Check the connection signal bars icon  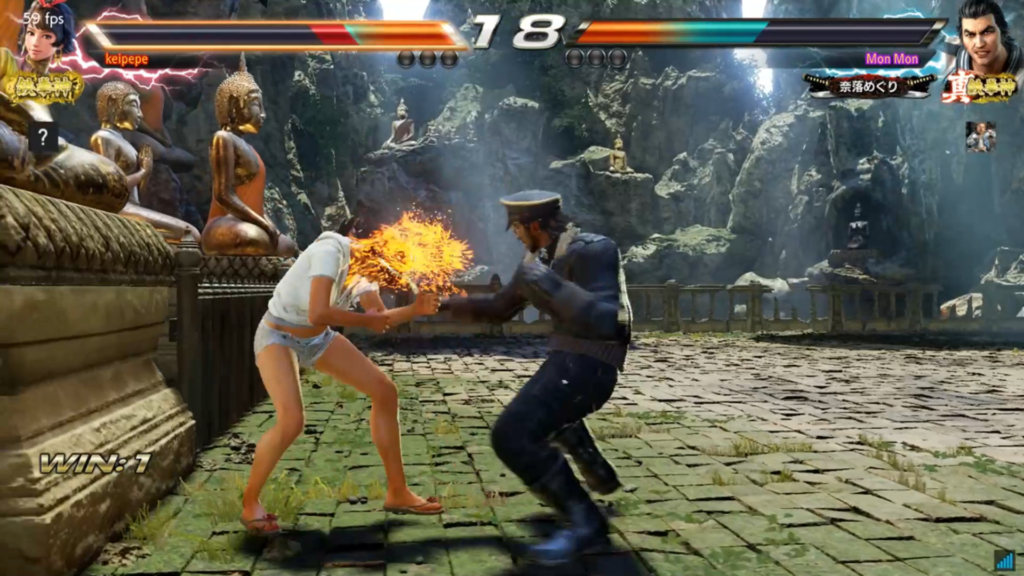point(1004,560)
